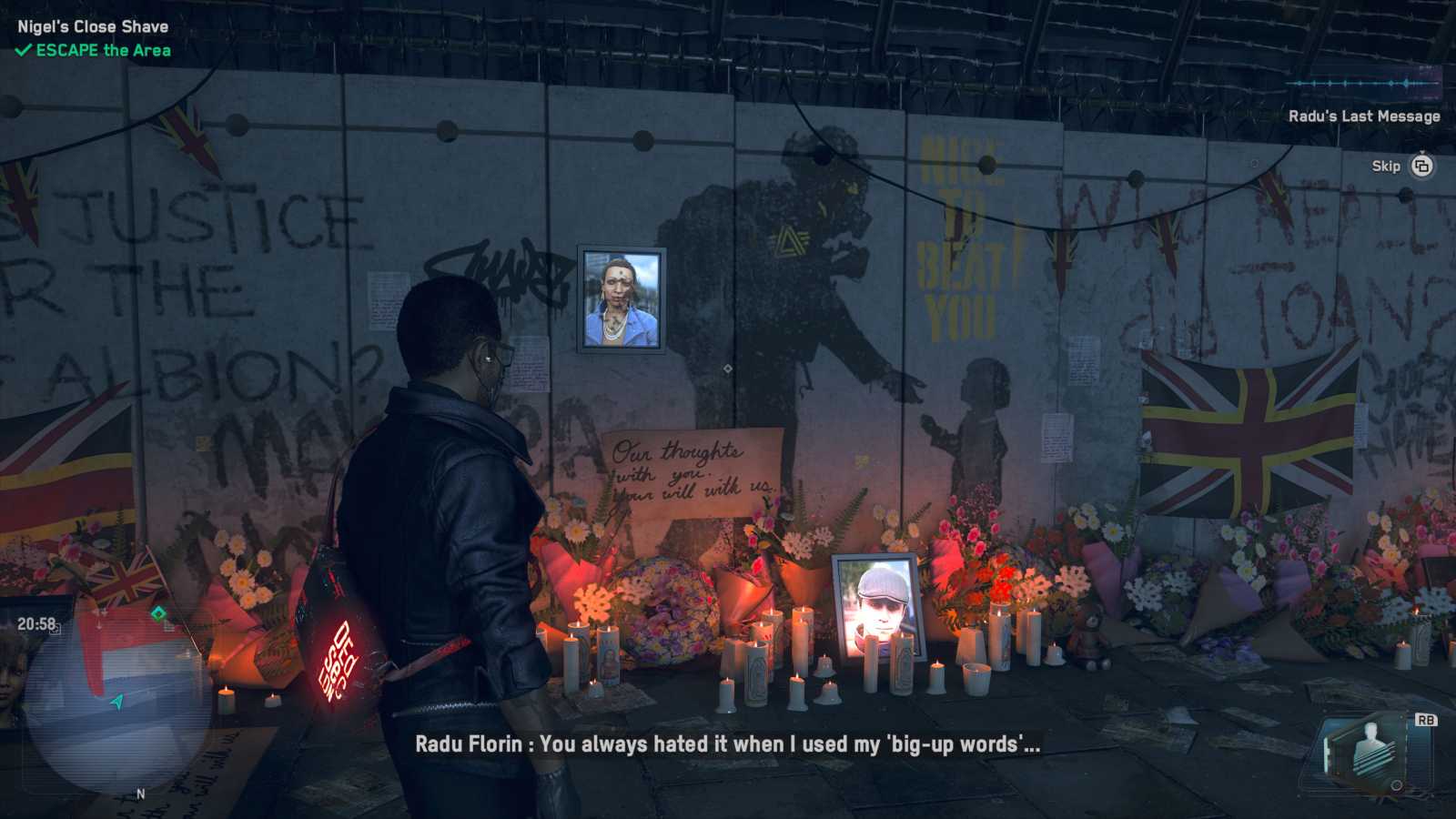Click the player arrow inside the minimap
Viewport: 1456px width, 819px height.
118,701
